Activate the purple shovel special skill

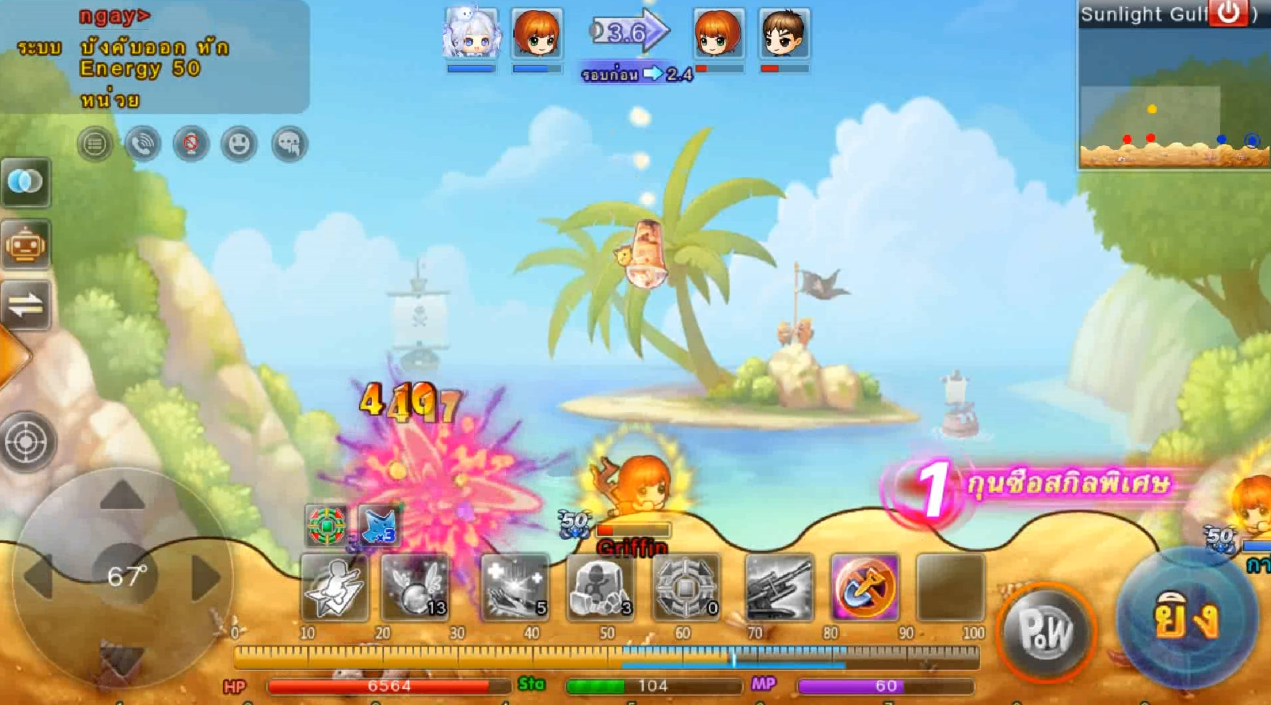pyautogui.click(x=864, y=588)
